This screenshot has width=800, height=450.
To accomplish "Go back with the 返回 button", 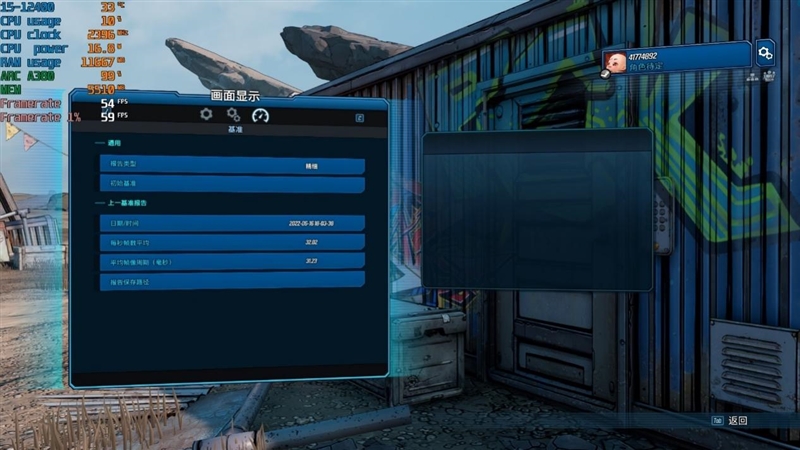I will tap(731, 421).
